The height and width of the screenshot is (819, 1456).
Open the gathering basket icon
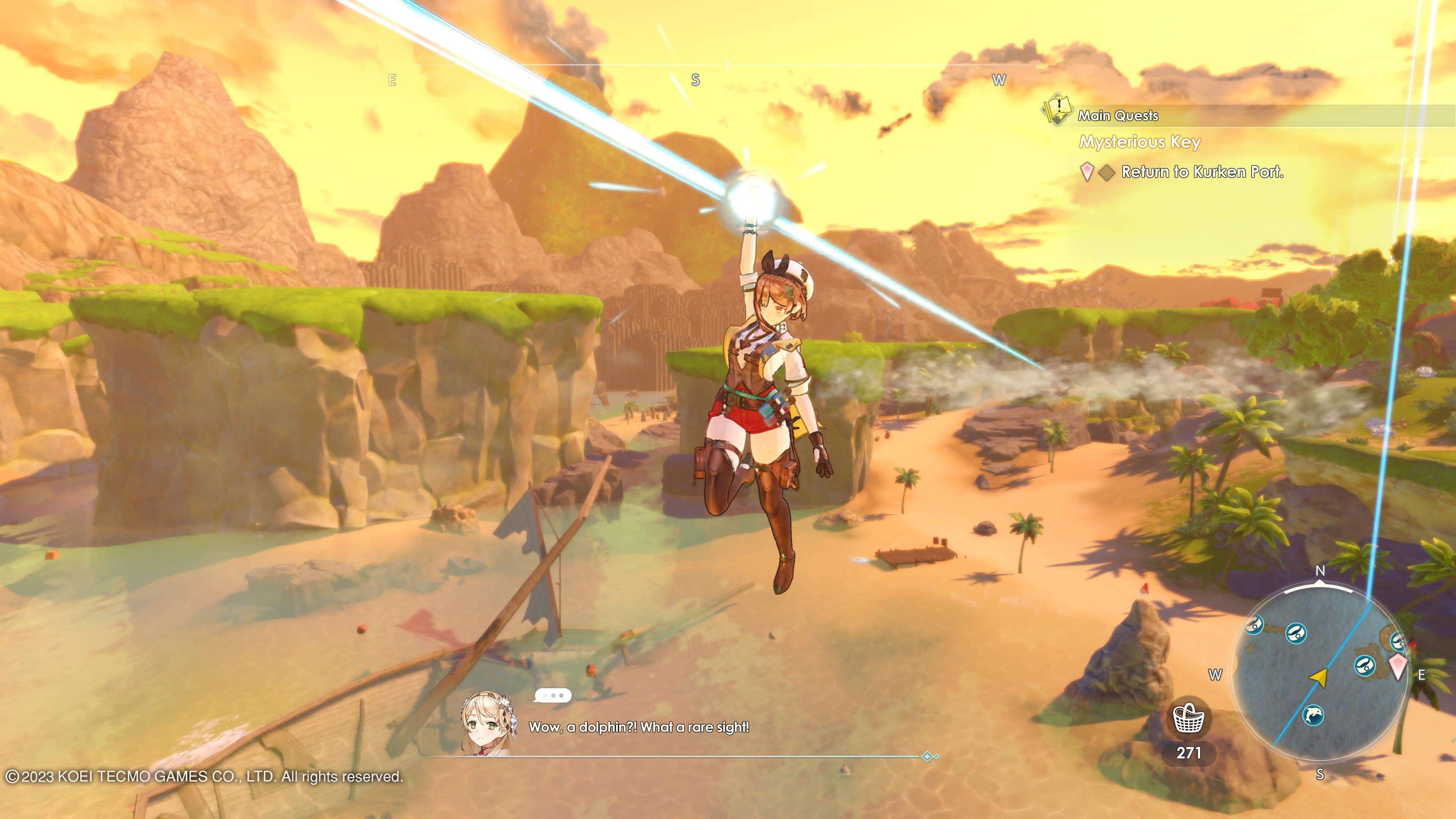pos(1189,719)
